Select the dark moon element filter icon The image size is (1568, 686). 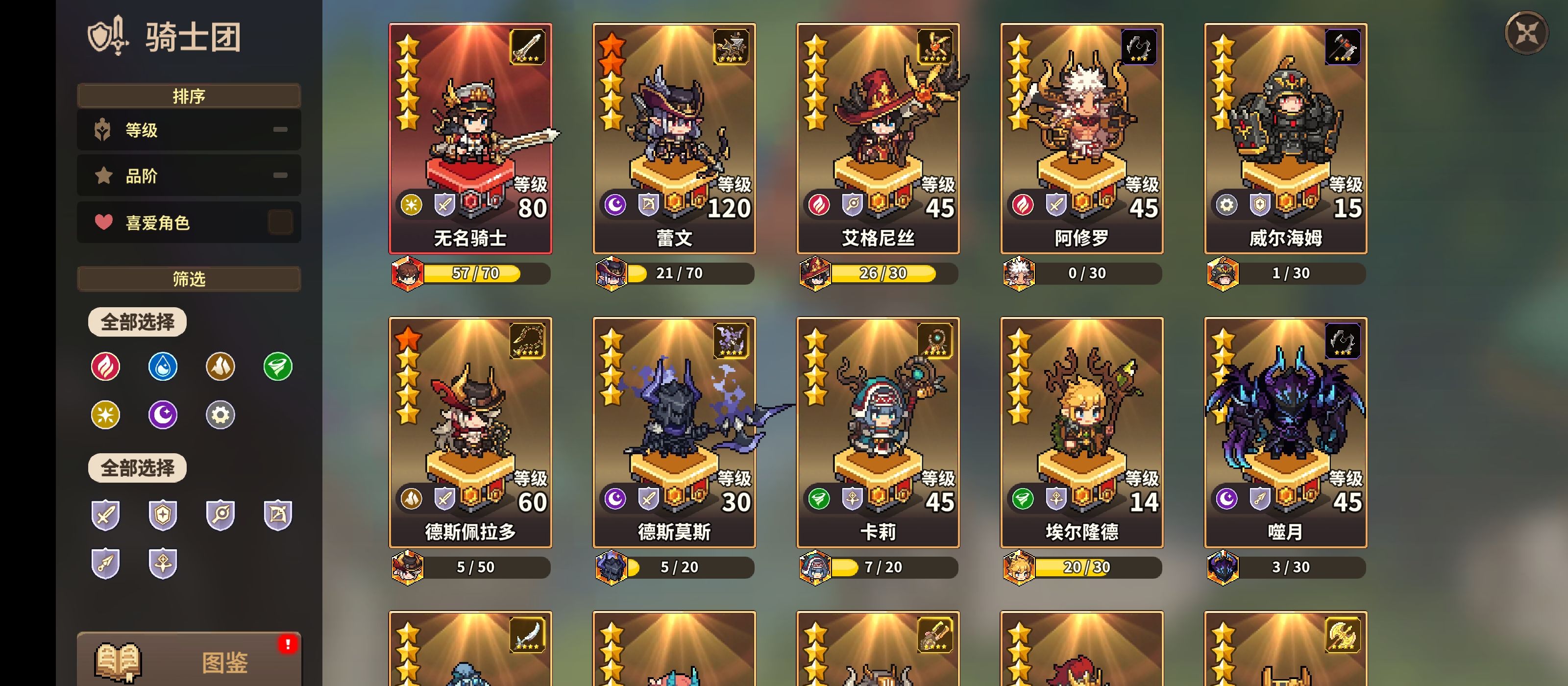point(163,415)
